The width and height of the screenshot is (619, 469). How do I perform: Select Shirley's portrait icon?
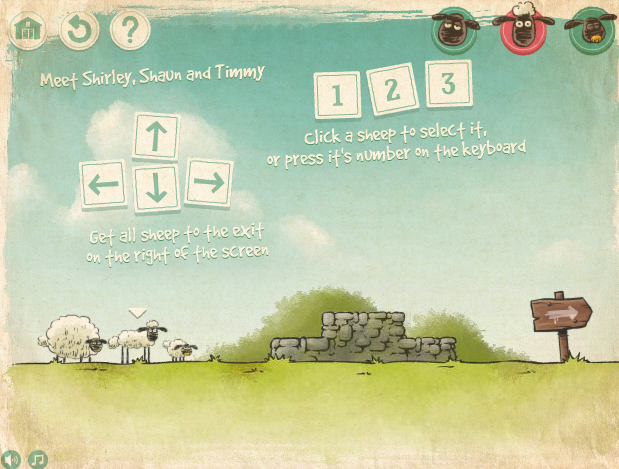pos(455,28)
